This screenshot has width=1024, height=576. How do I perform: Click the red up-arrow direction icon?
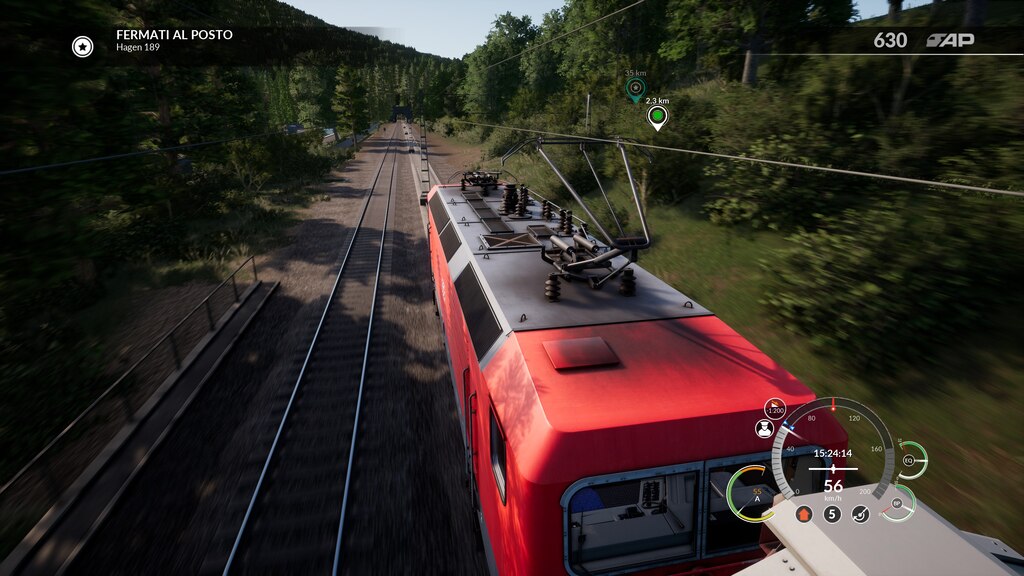[x=803, y=514]
